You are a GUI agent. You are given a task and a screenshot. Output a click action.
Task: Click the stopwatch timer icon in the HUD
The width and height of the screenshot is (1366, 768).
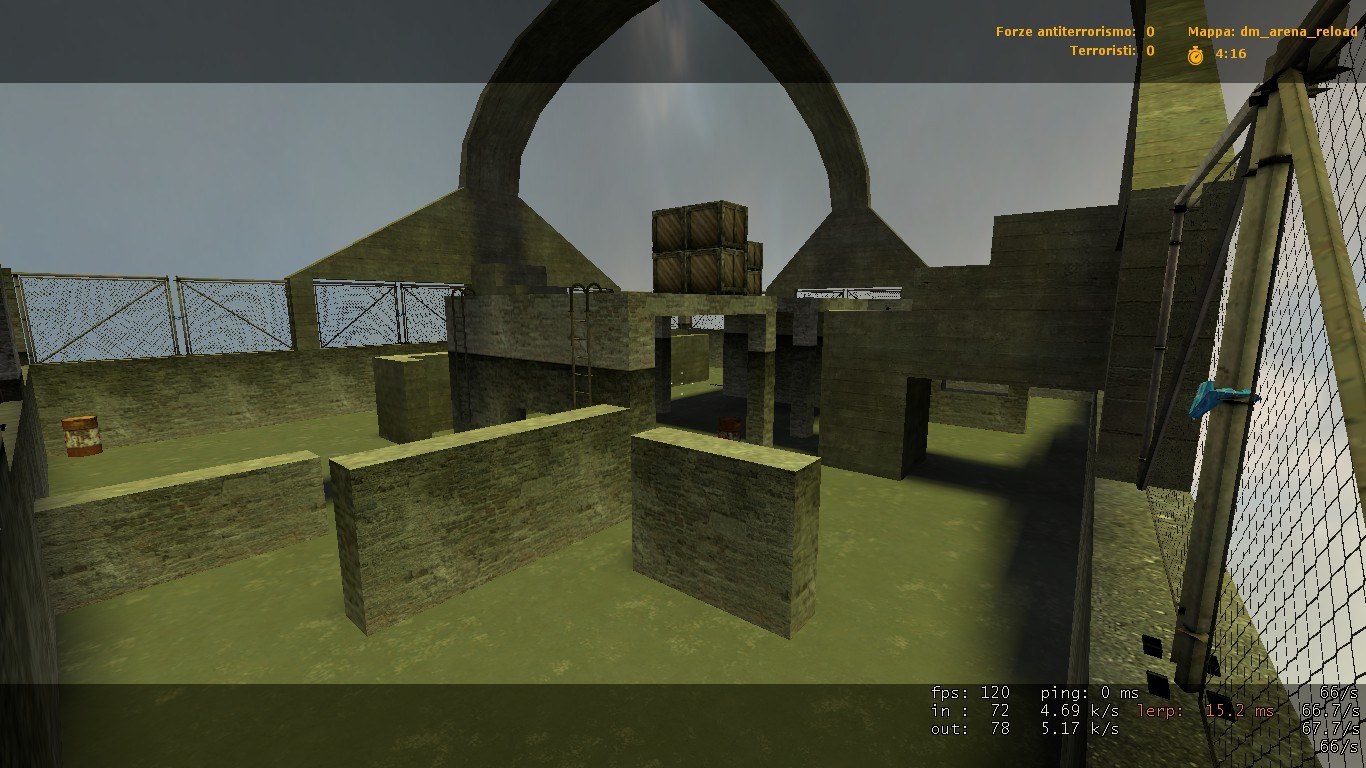(x=1196, y=53)
